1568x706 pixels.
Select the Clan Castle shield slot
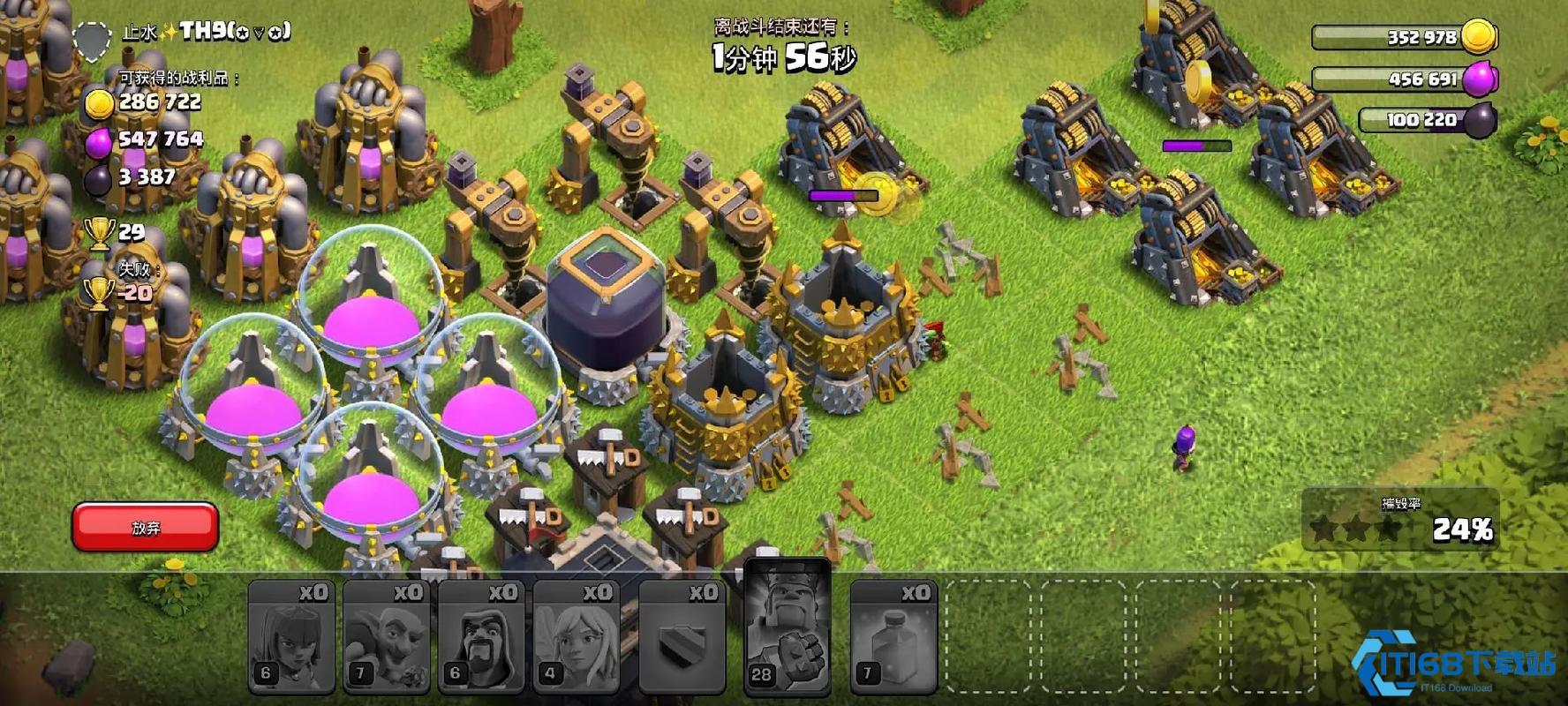[x=682, y=636]
